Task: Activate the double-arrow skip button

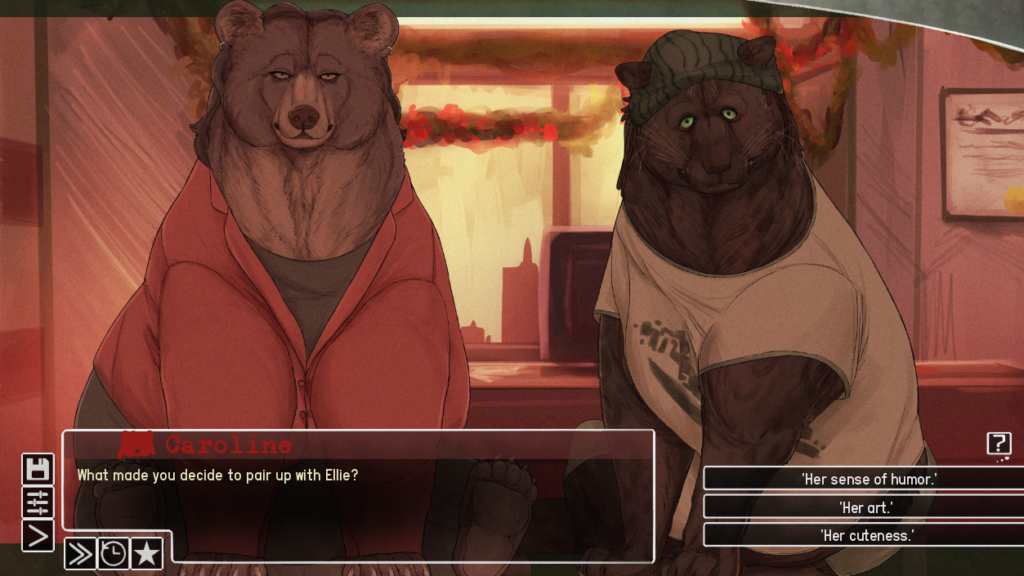Action: pos(80,553)
